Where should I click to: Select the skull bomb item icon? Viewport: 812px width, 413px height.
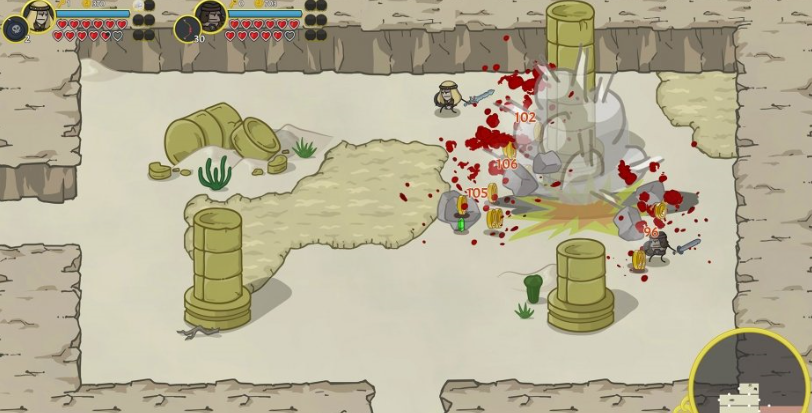(x=15, y=28)
